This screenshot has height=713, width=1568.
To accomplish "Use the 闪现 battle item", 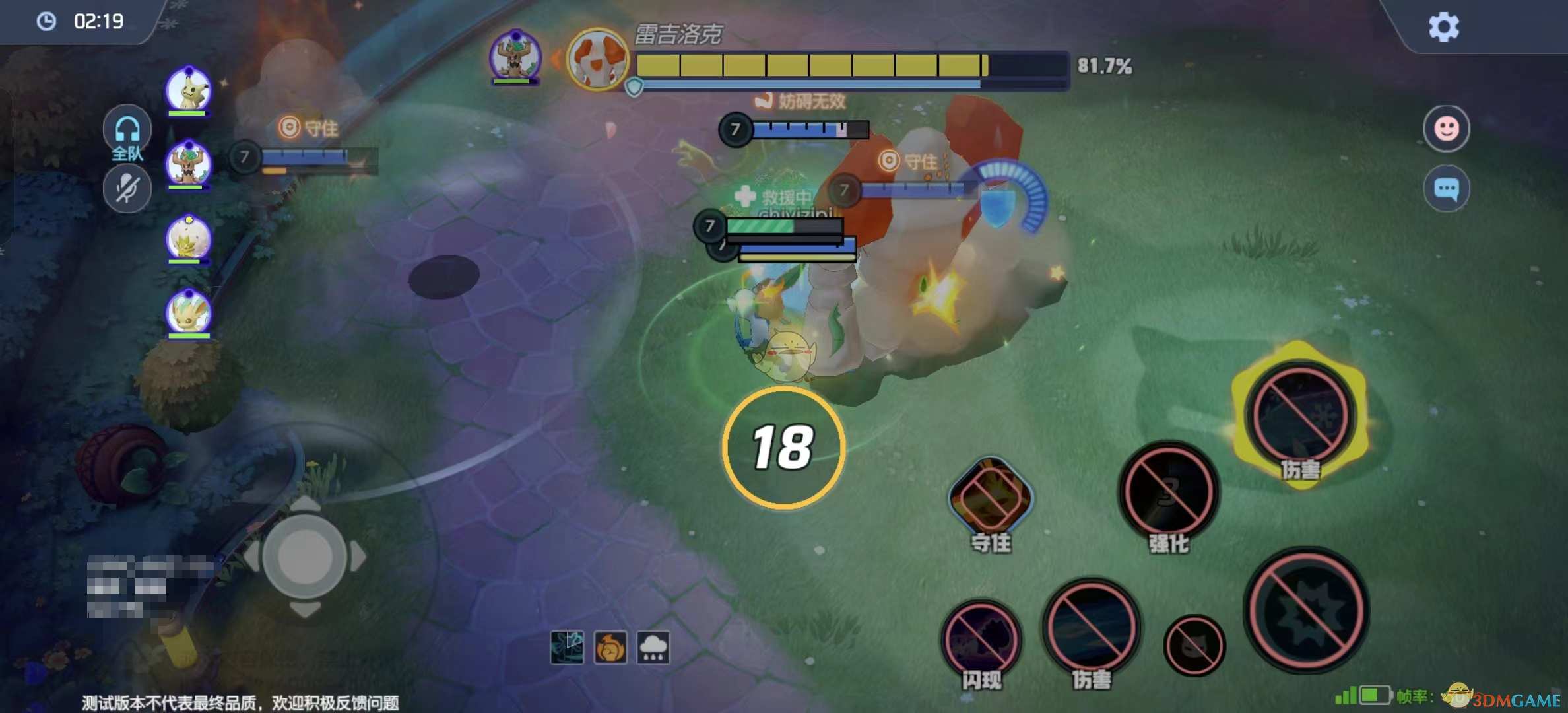I will 981,638.
